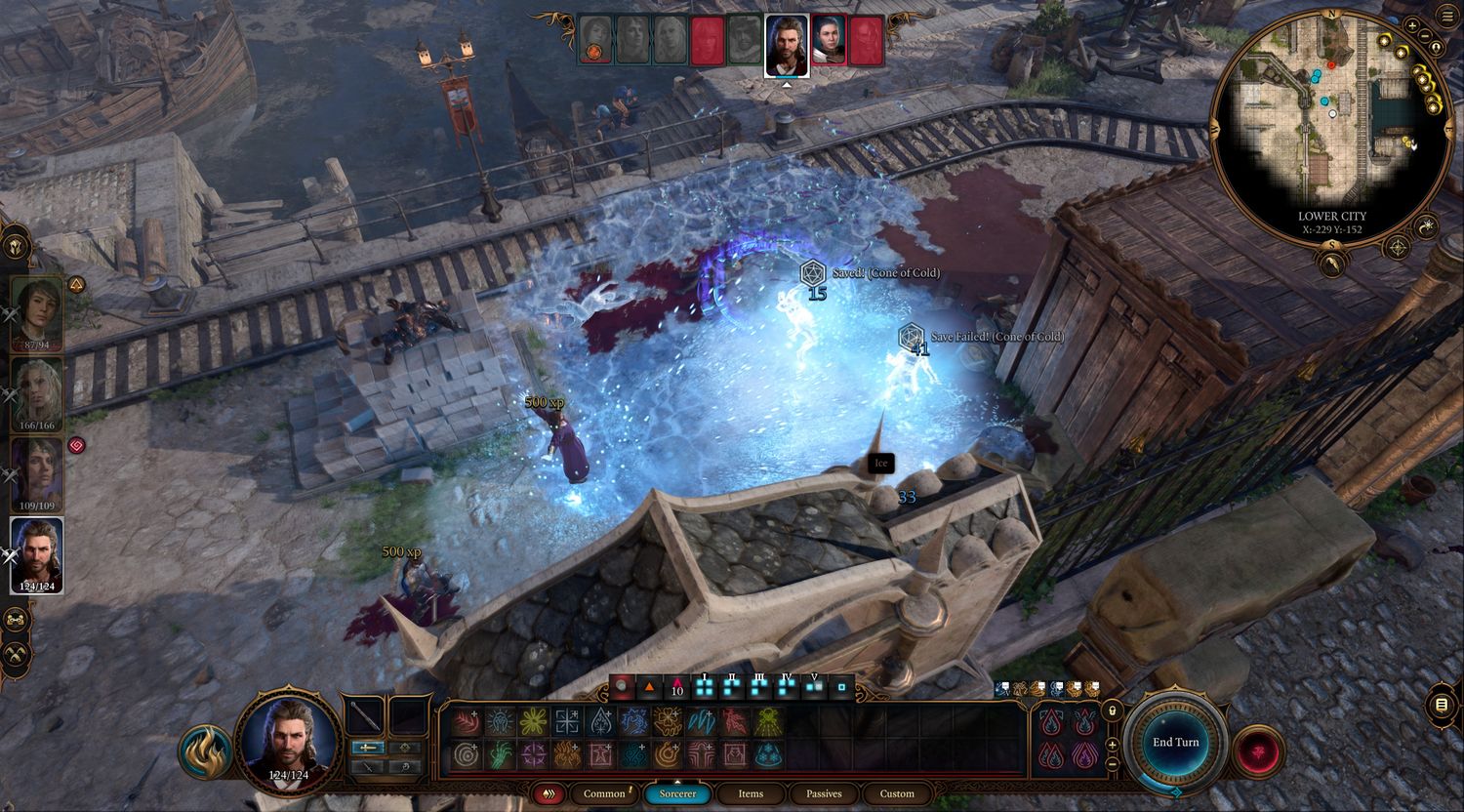Zoom in on the minimap
The image size is (1464, 812).
[1412, 25]
